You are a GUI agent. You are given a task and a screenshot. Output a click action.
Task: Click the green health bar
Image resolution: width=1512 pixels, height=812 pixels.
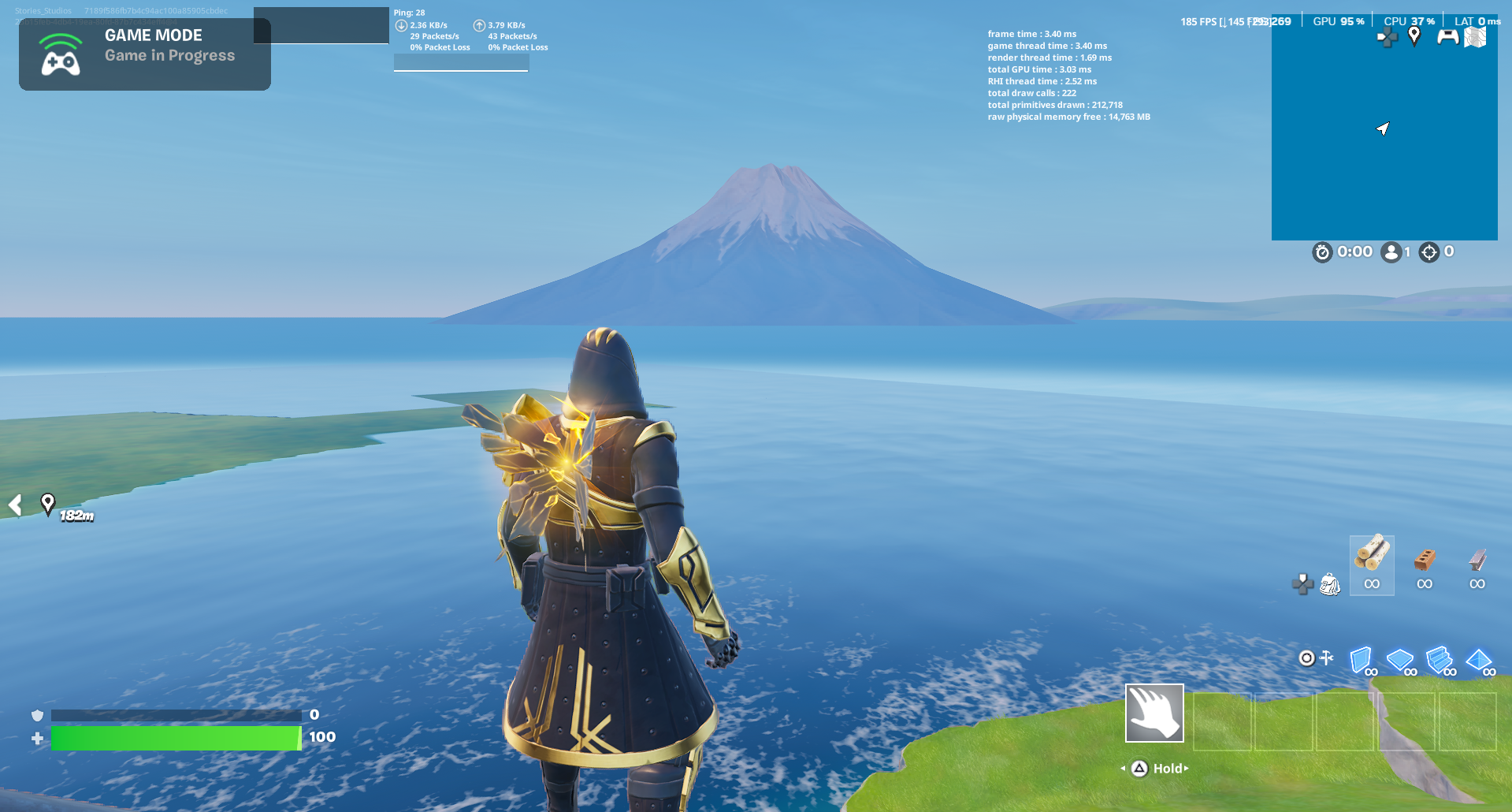pos(173,739)
